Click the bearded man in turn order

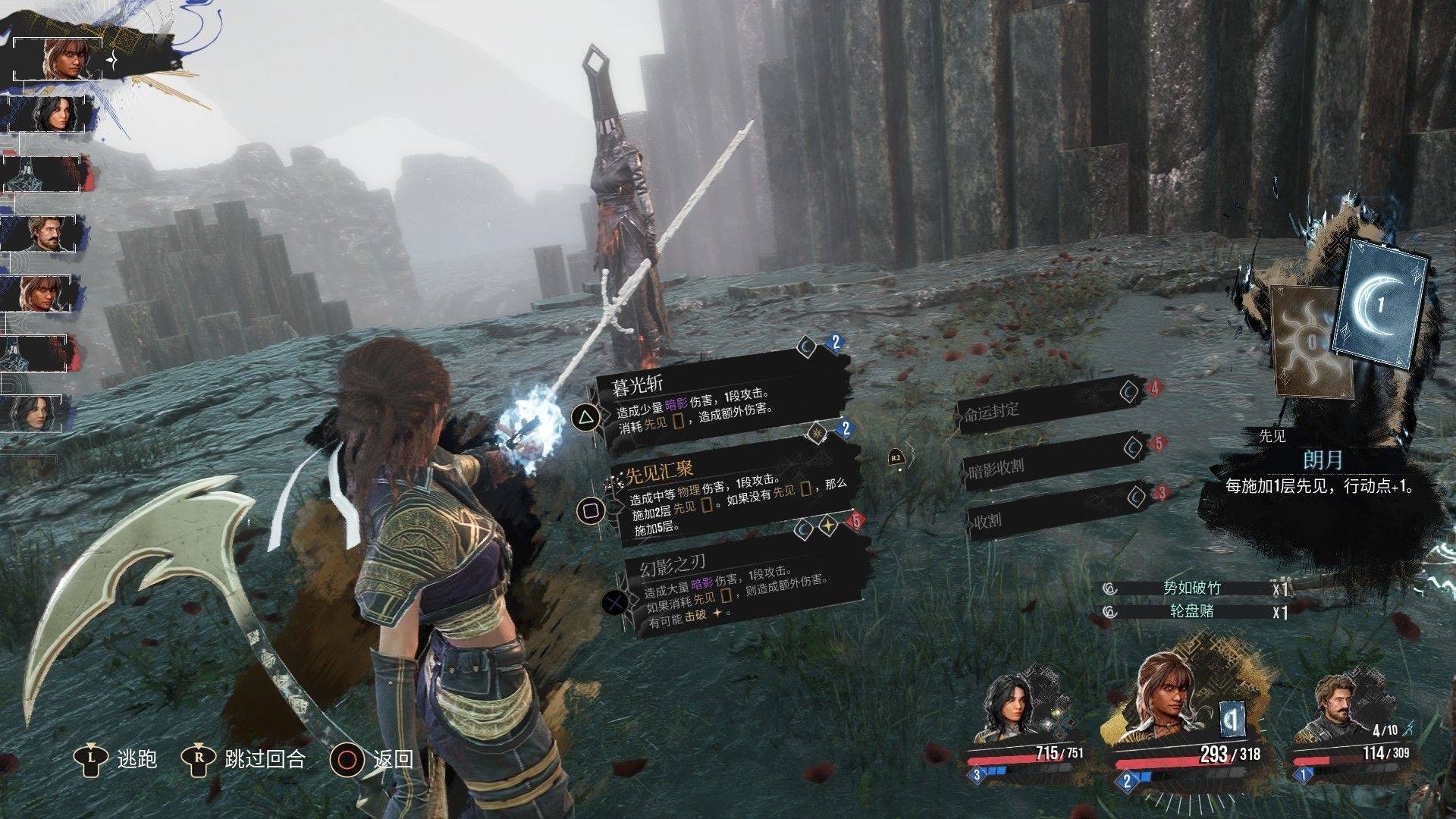[x=45, y=234]
